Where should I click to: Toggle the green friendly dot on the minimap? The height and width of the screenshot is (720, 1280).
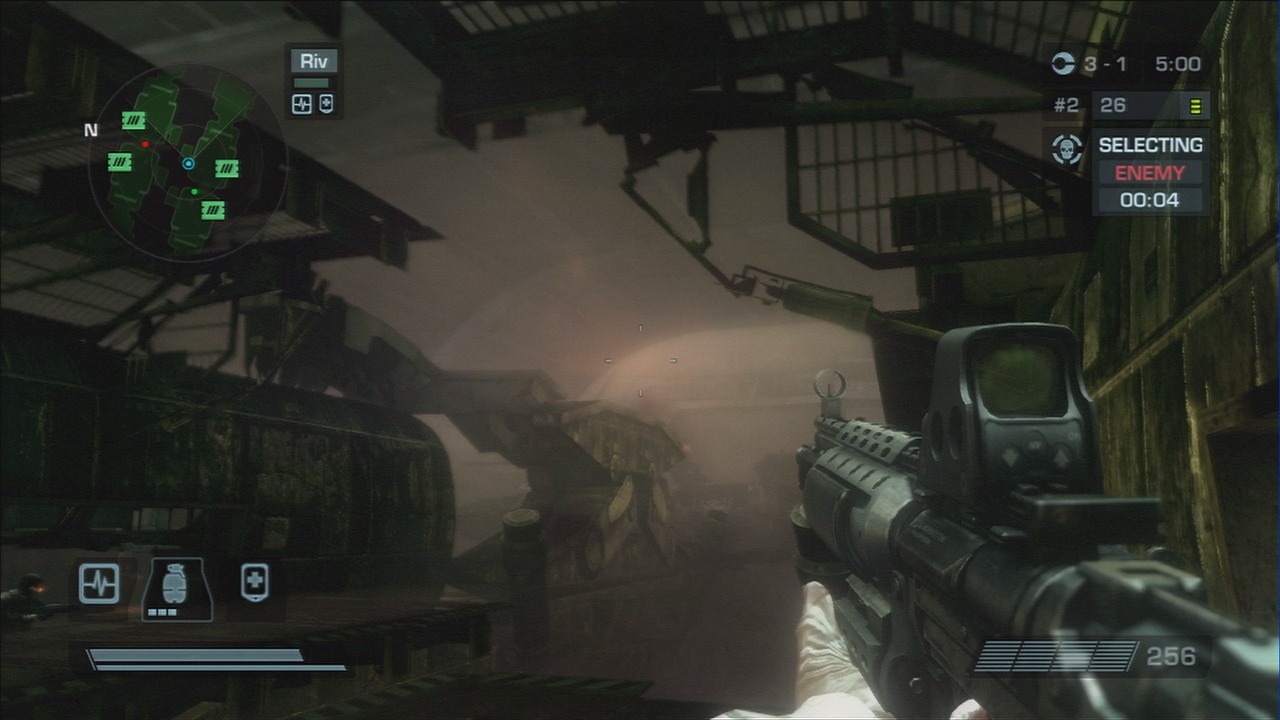(x=196, y=190)
